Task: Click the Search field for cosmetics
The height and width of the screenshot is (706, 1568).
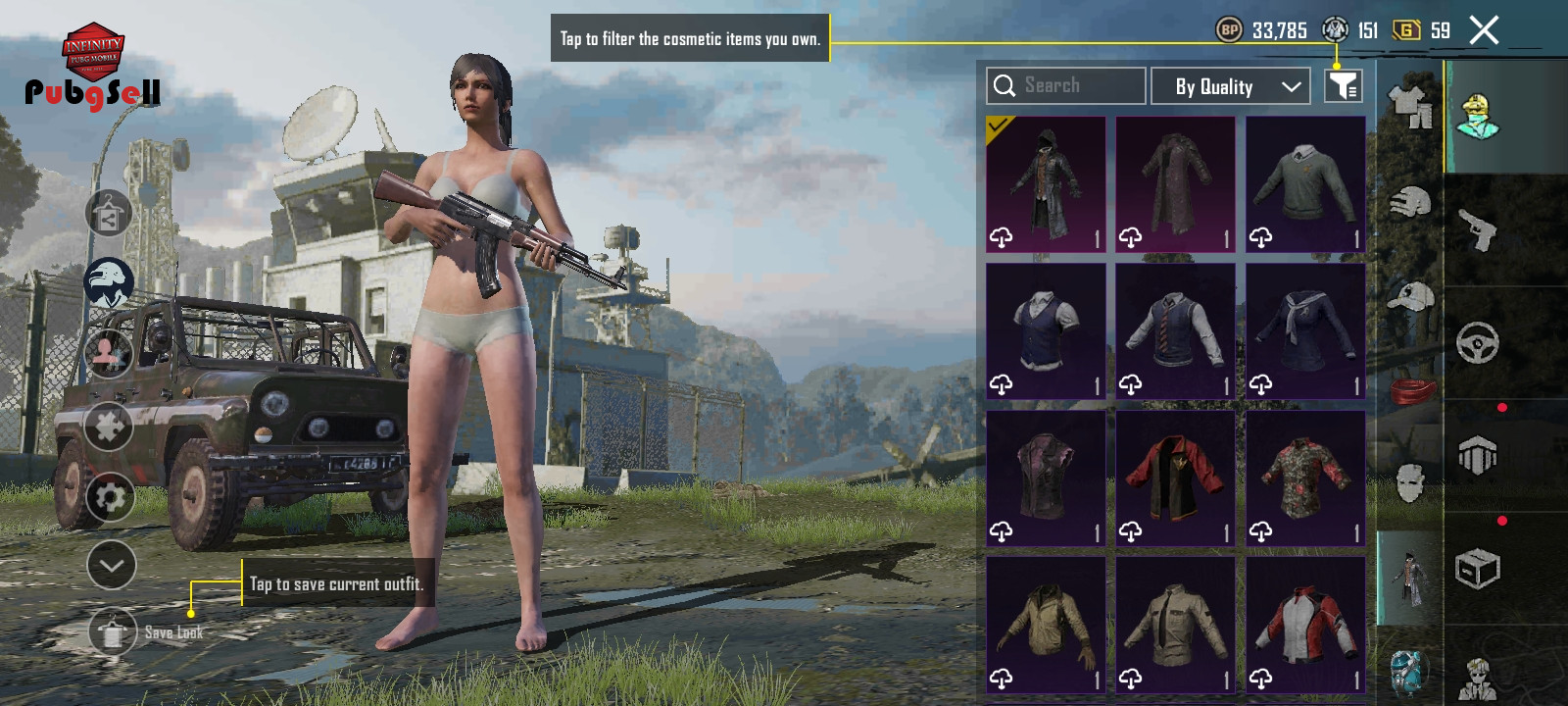Action: point(1066,86)
